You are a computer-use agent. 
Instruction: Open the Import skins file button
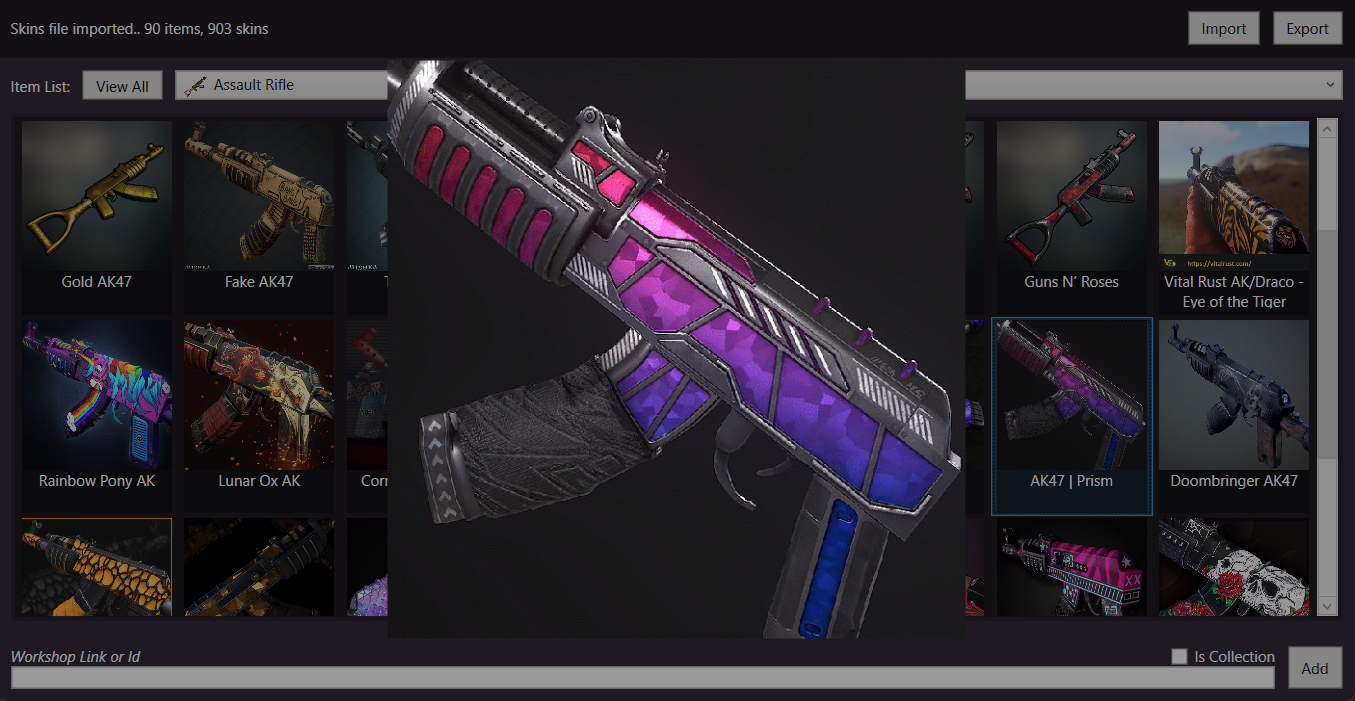[1223, 29]
